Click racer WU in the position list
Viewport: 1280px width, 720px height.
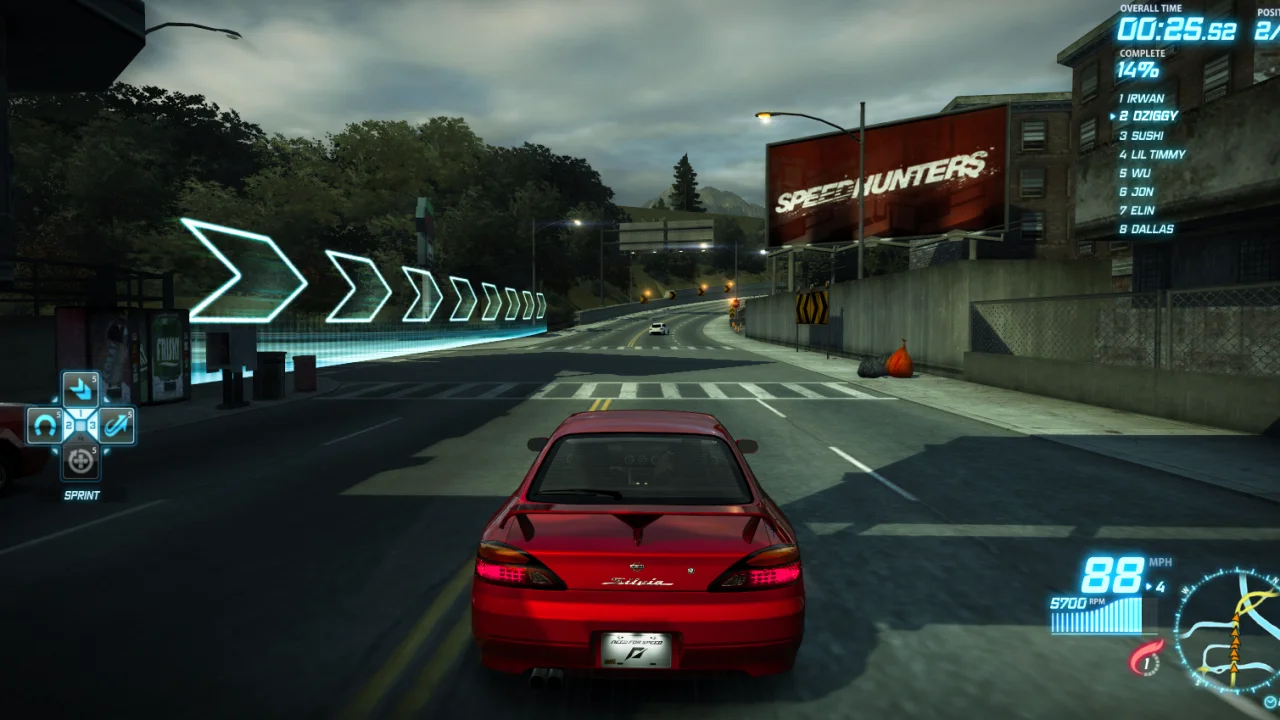[x=1140, y=173]
